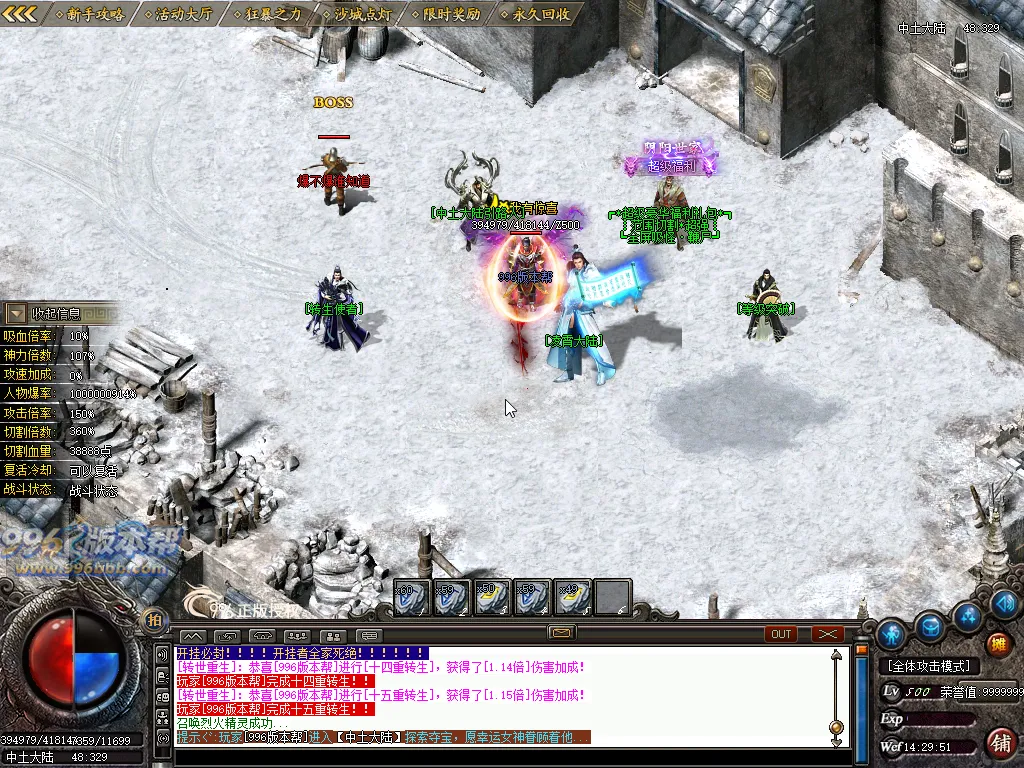
Task: Open the 铺 shop button
Action: 998,742
